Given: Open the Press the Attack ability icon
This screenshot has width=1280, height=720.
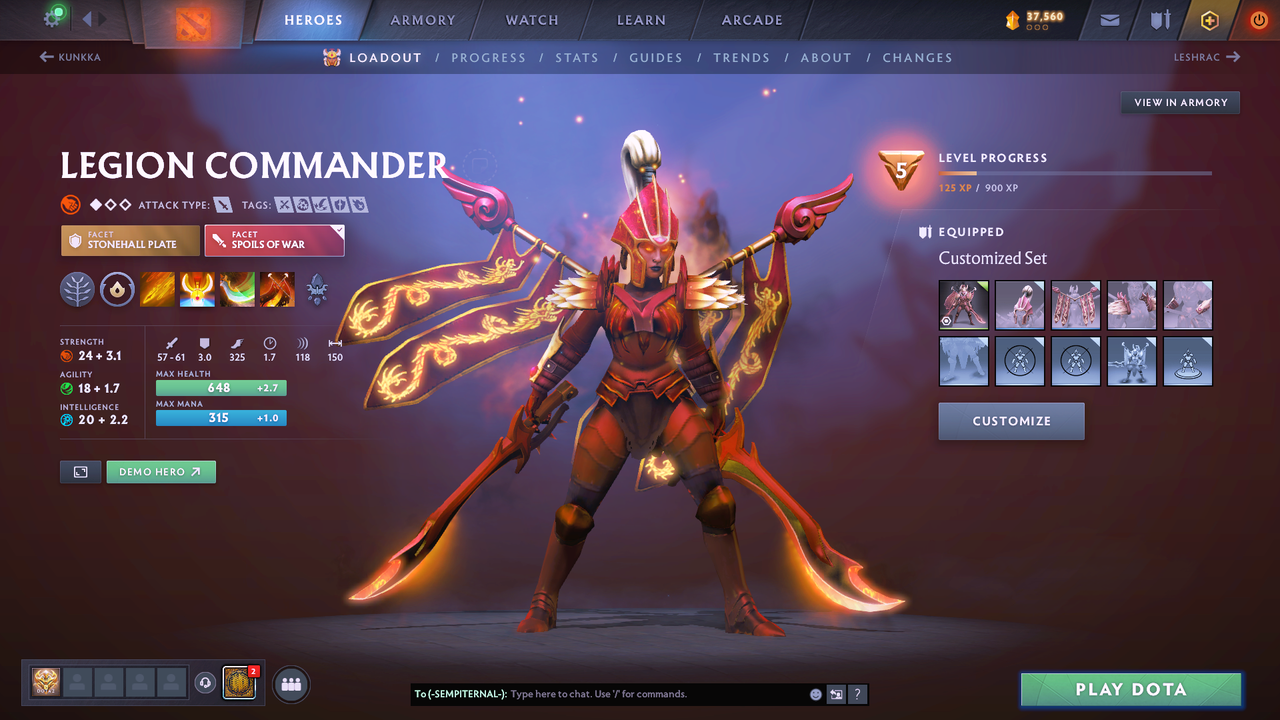Looking at the screenshot, I should point(197,290).
